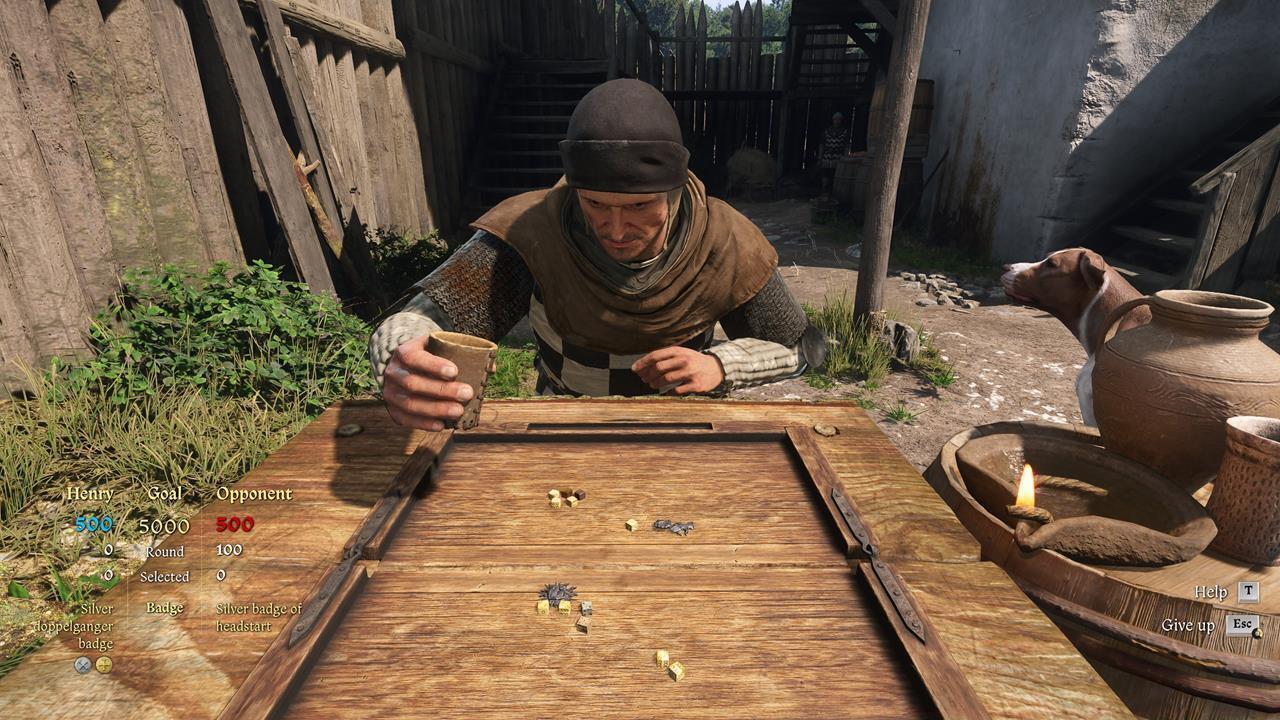Select the spiky devil trinket on the board
The height and width of the screenshot is (720, 1280).
pos(558,591)
